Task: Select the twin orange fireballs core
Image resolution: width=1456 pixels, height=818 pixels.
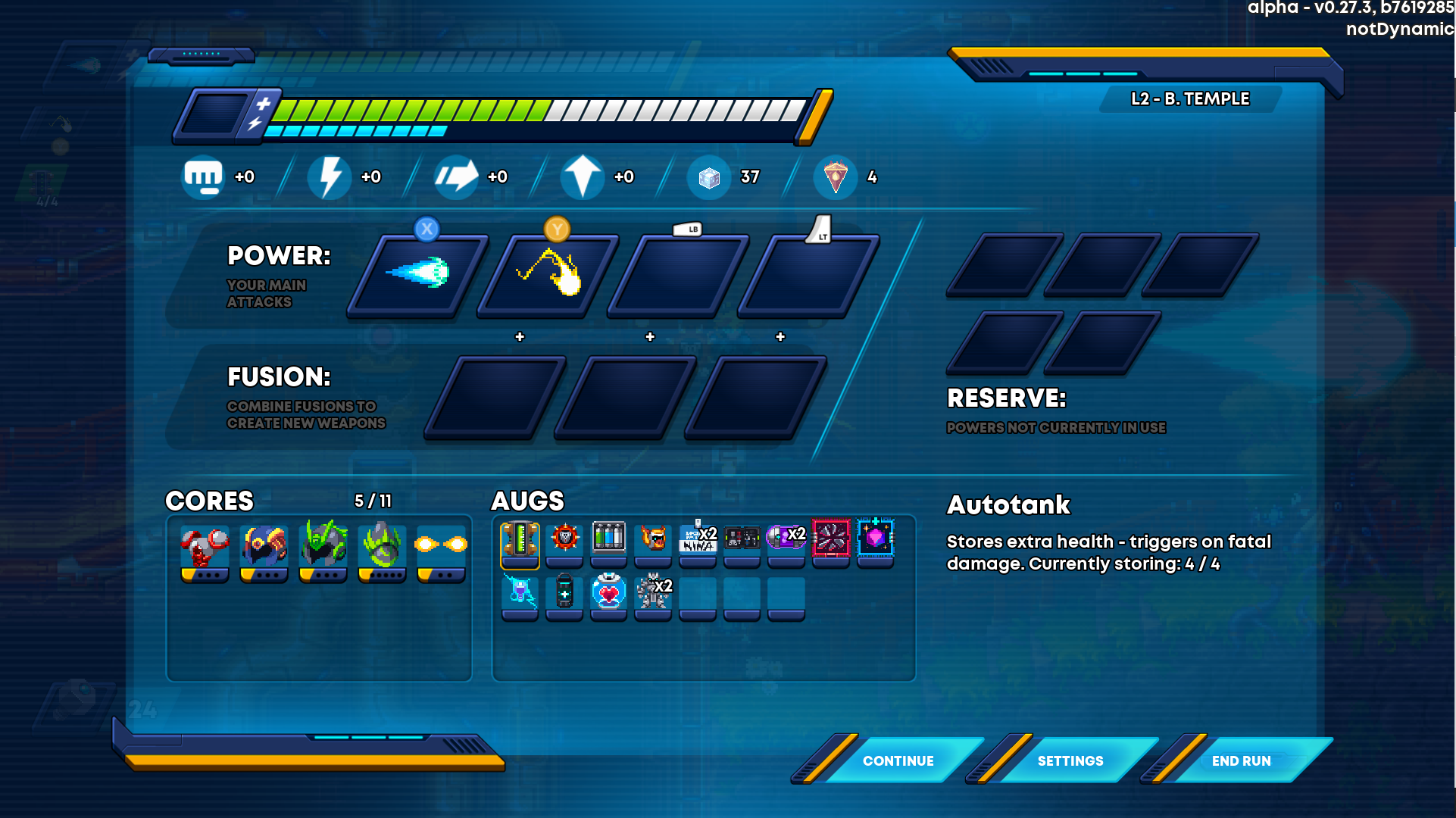Action: [441, 550]
